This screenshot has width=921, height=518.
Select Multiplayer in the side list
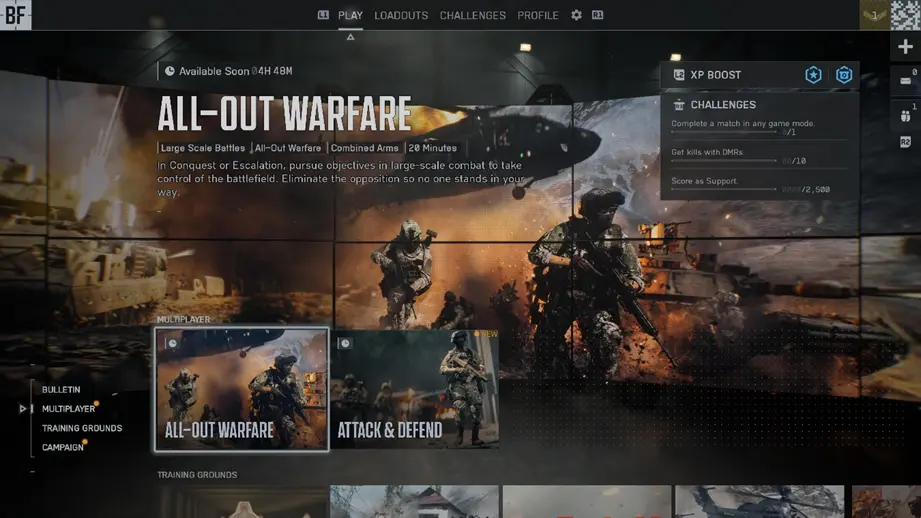pos(68,409)
